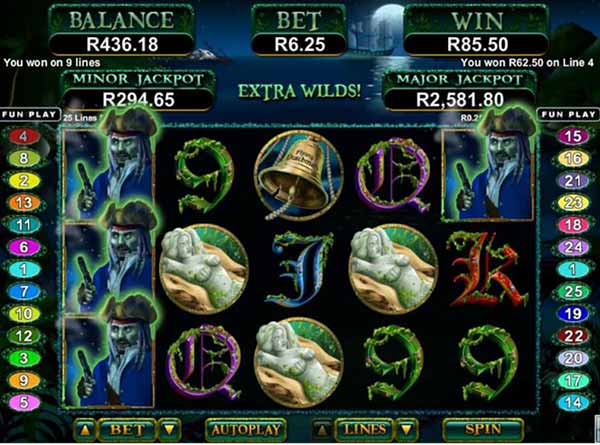
Task: Increase bet using the up arrow beside BET
Action: click(85, 429)
